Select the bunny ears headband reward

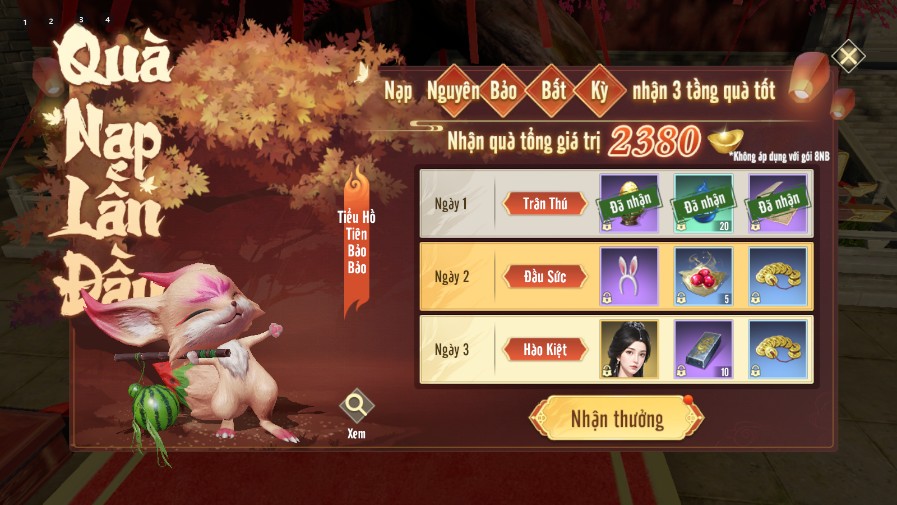click(629, 276)
